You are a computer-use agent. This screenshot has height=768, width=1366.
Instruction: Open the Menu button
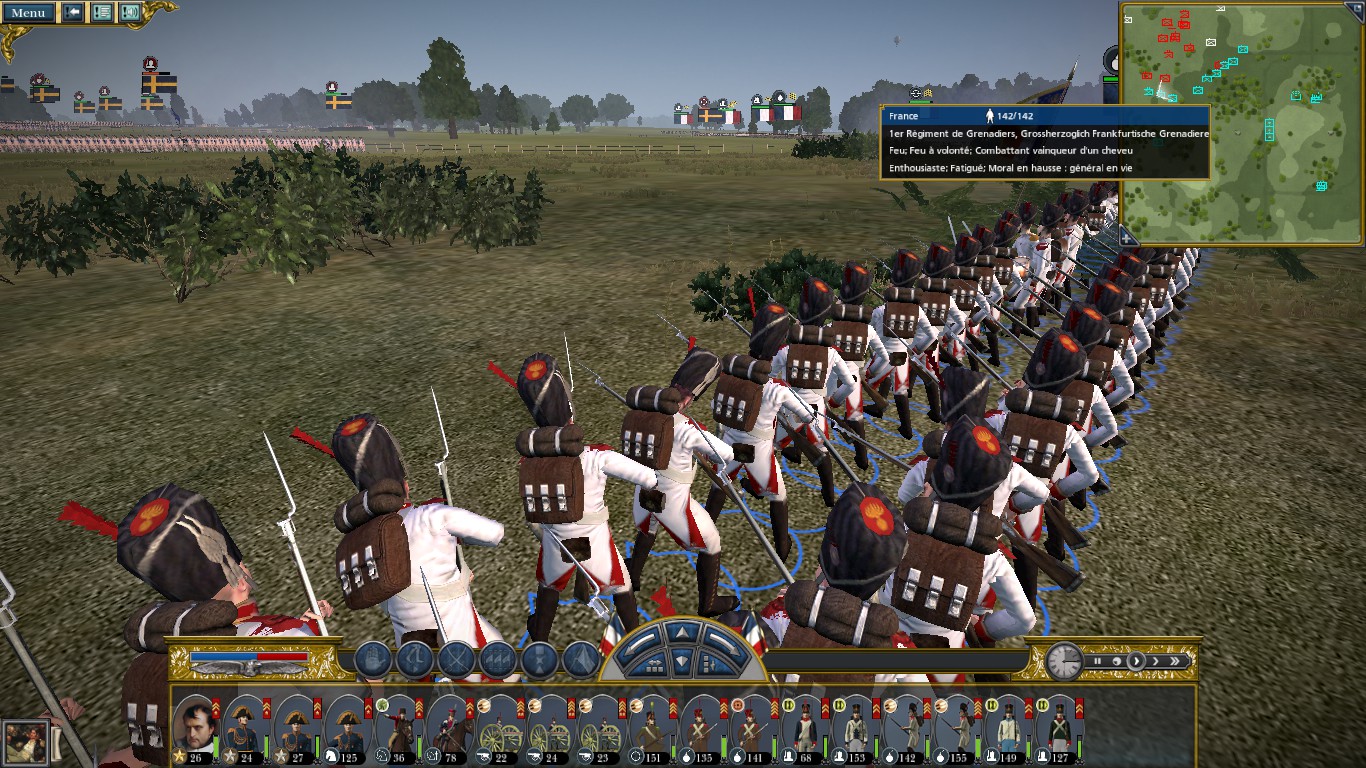click(28, 13)
